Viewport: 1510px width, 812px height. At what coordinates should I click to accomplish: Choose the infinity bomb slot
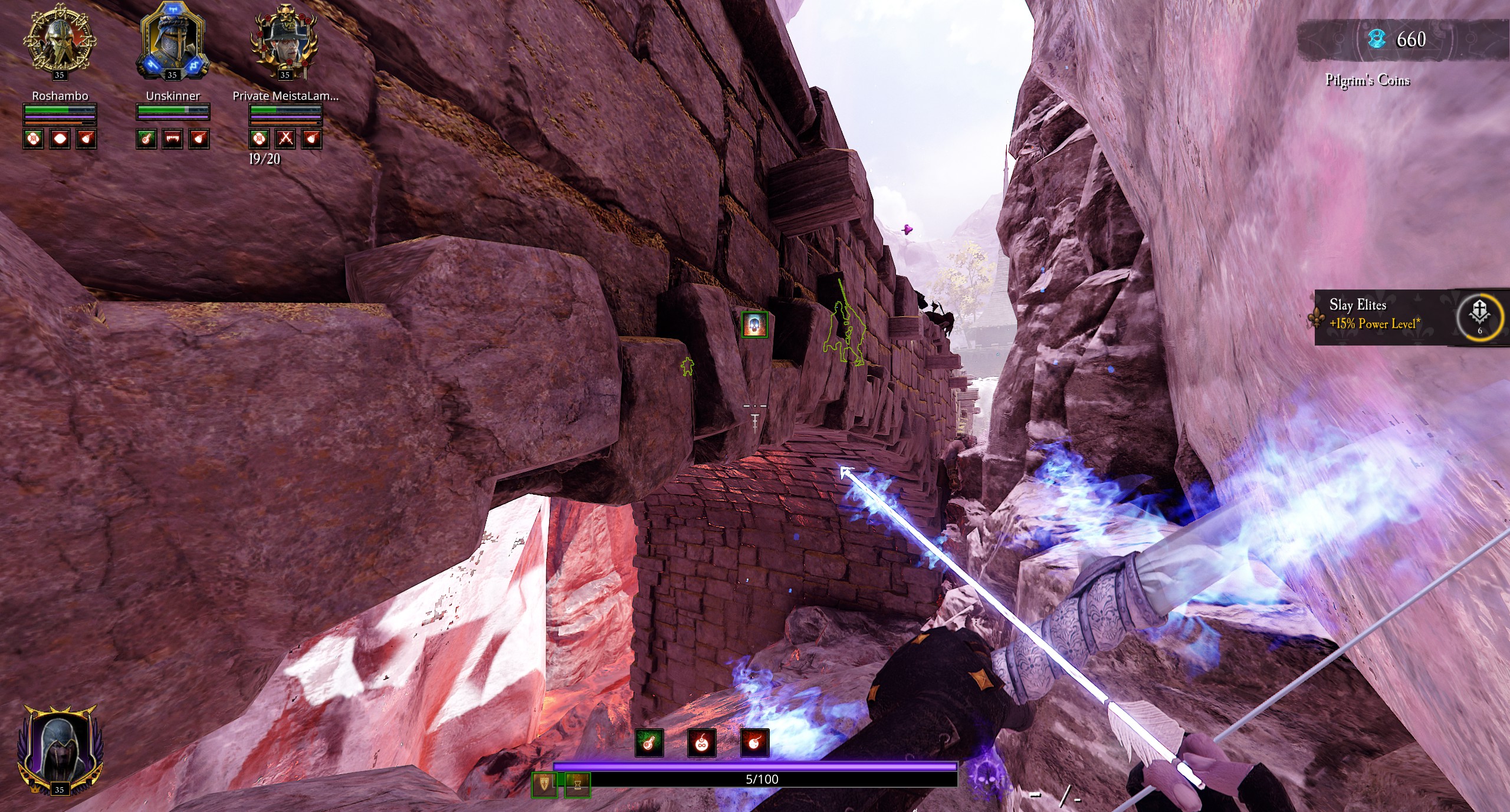pyautogui.click(x=701, y=743)
